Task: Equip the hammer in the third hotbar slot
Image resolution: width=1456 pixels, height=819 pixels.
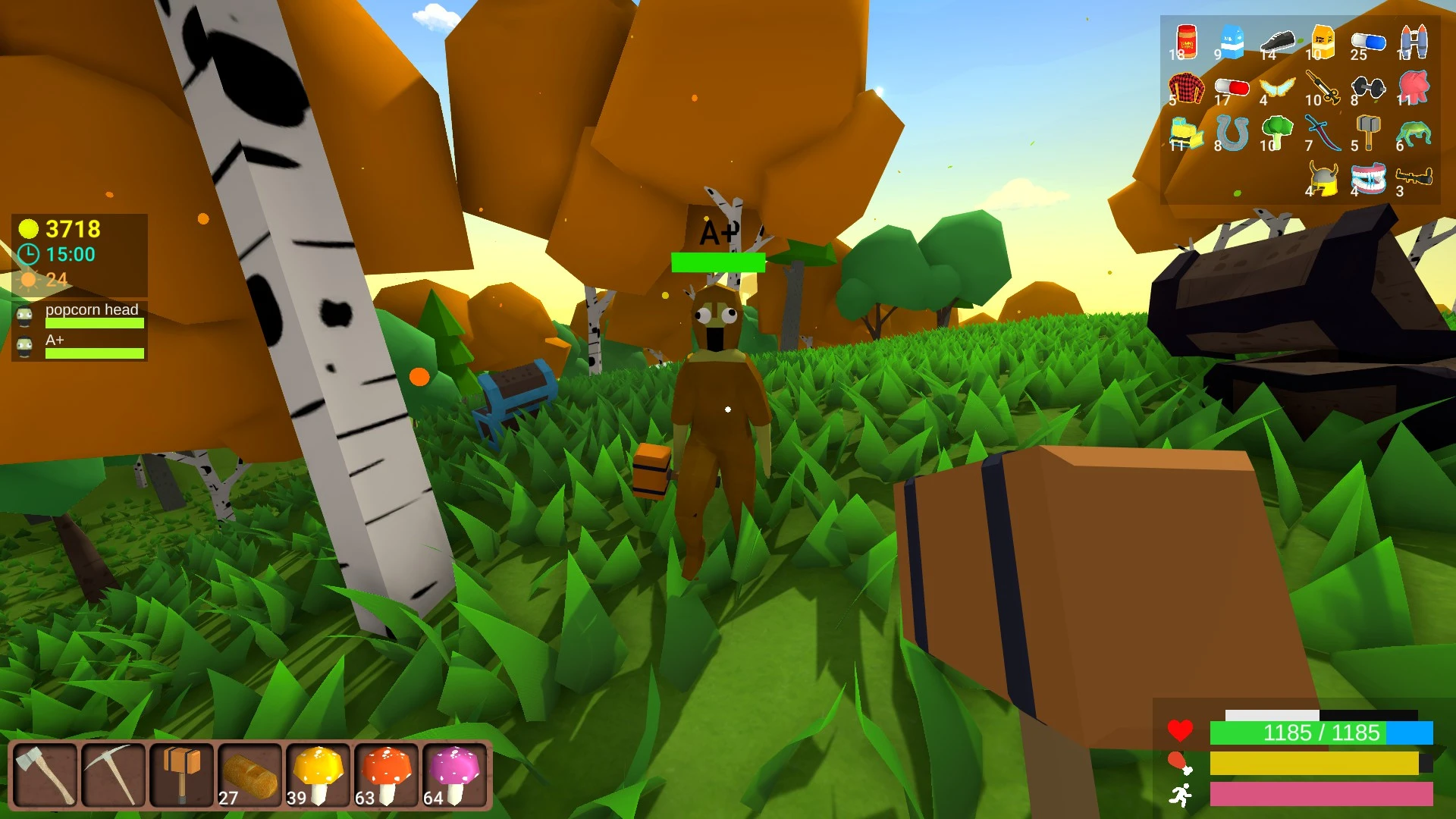Action: (x=182, y=773)
